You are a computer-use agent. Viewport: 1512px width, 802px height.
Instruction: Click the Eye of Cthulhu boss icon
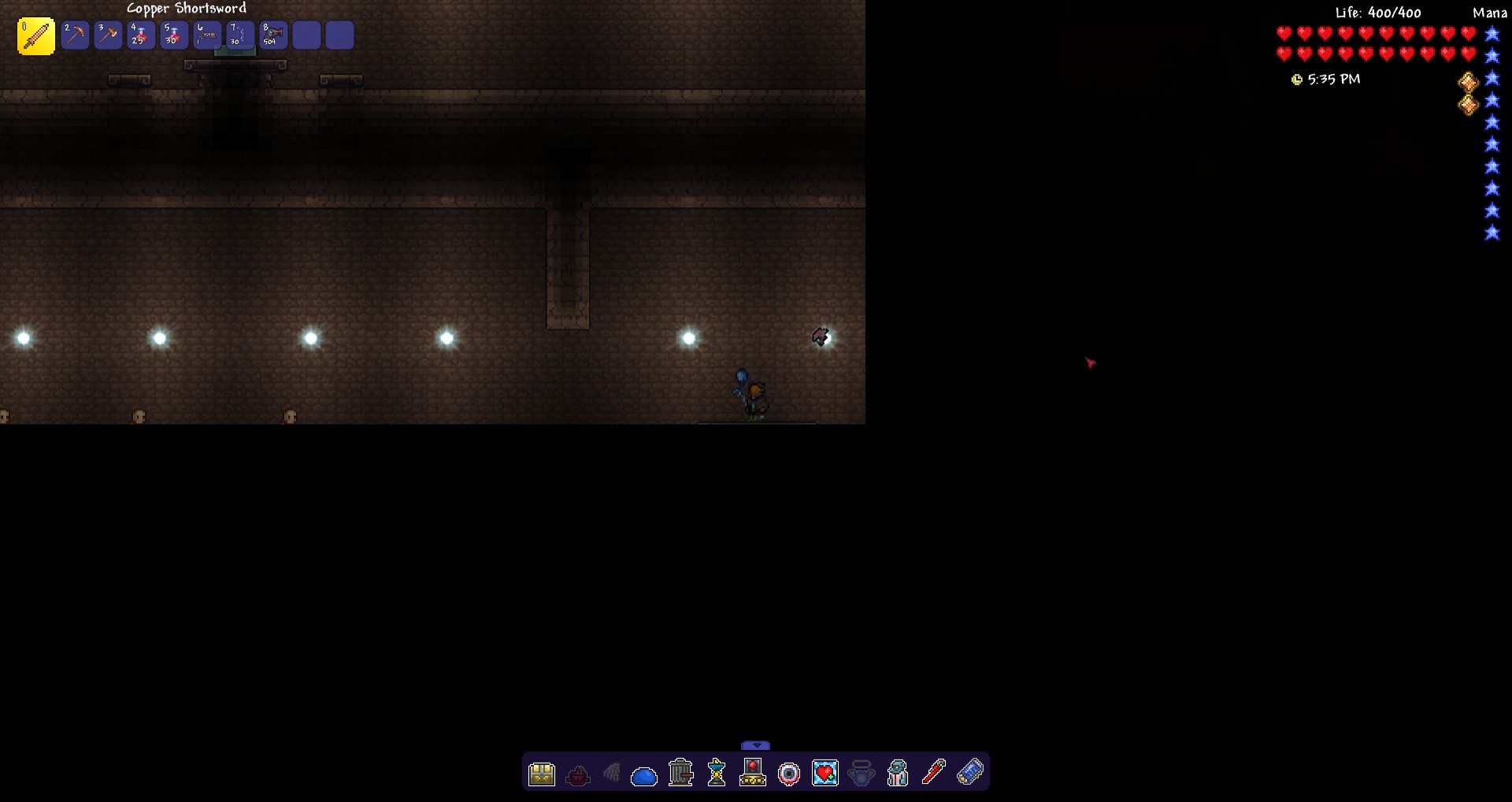(790, 774)
